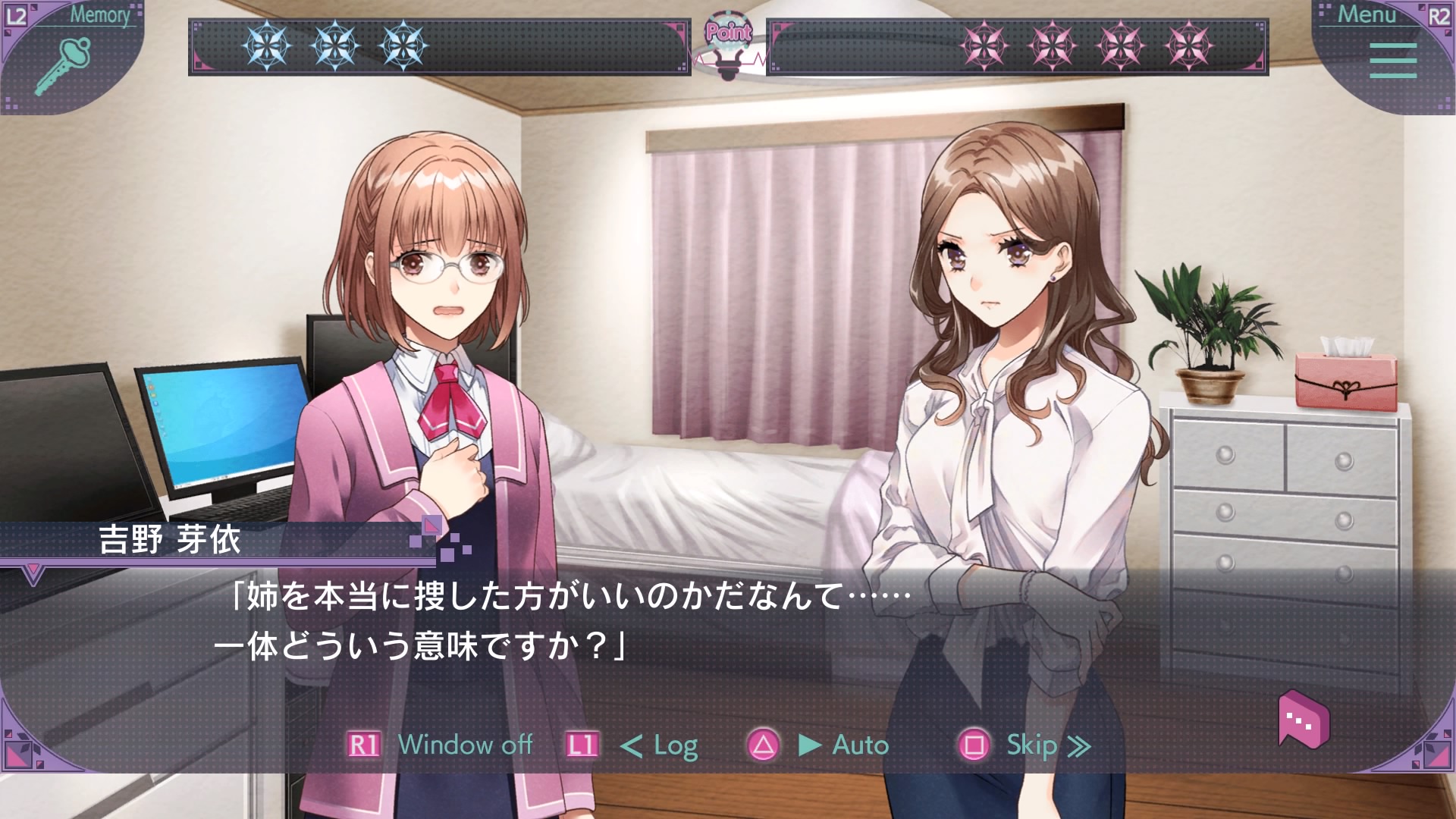Advance dialogue with pink speech bubble icon

[1304, 718]
